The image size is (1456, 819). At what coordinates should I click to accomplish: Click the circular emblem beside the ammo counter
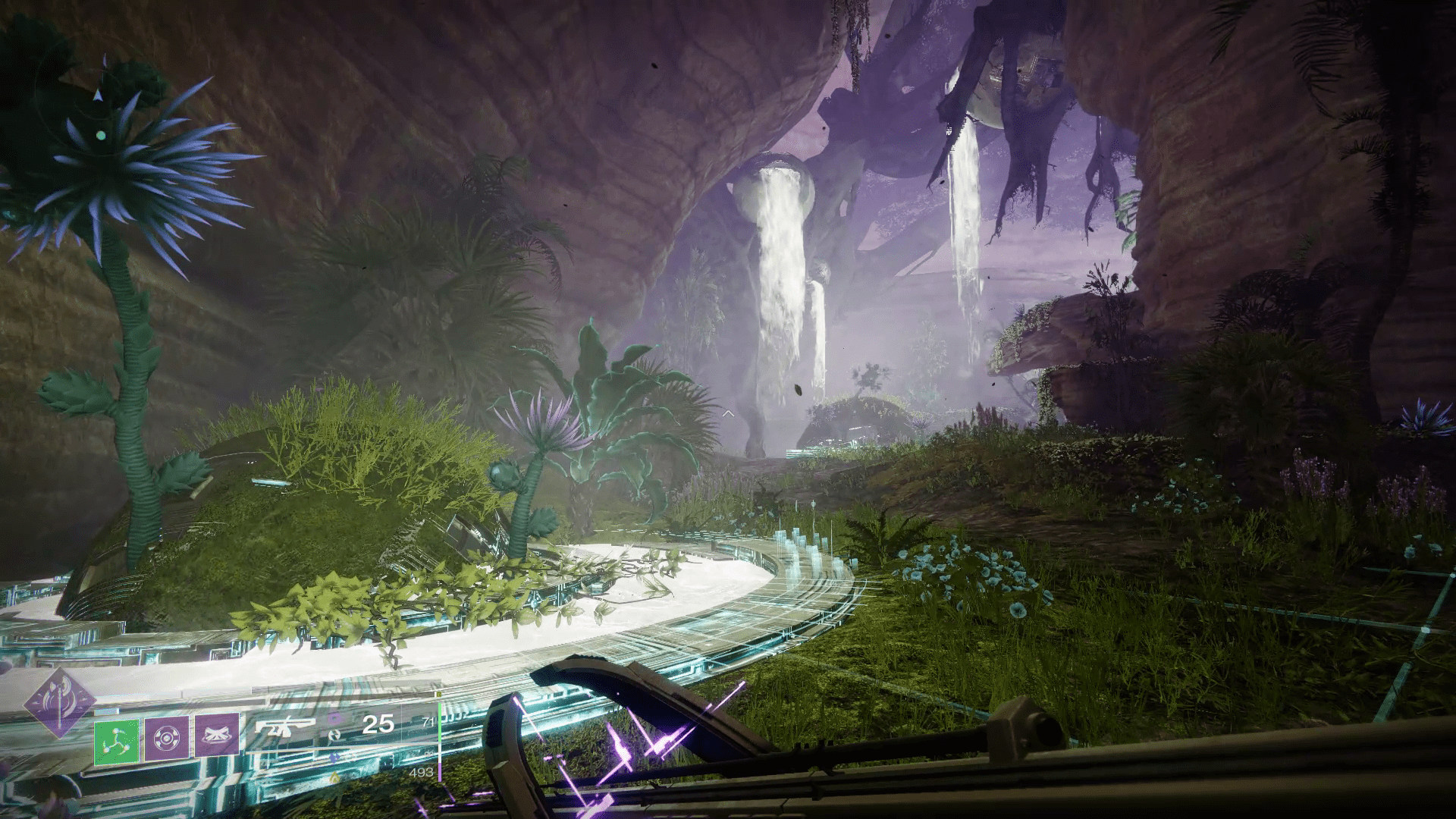pos(335,734)
